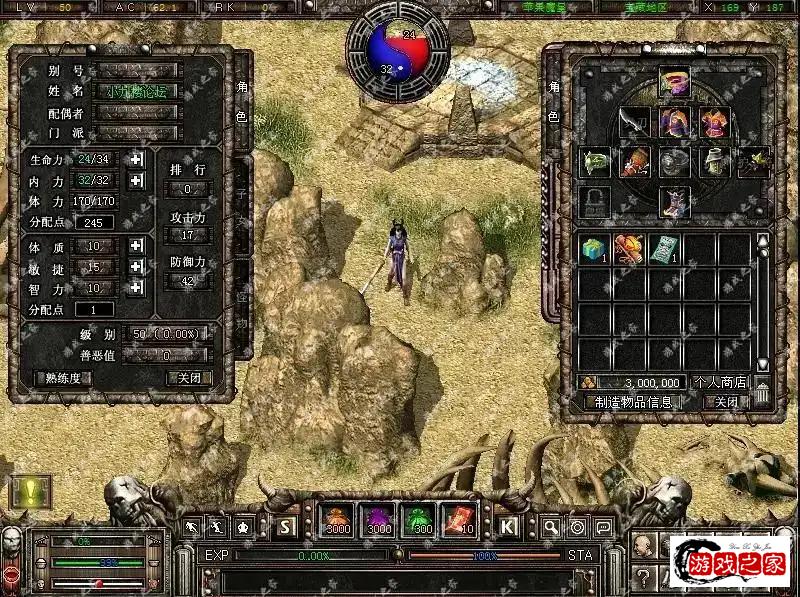Viewport: 800px width, 597px height.
Task: Select the red scroll bundle item
Action: [x=629, y=250]
